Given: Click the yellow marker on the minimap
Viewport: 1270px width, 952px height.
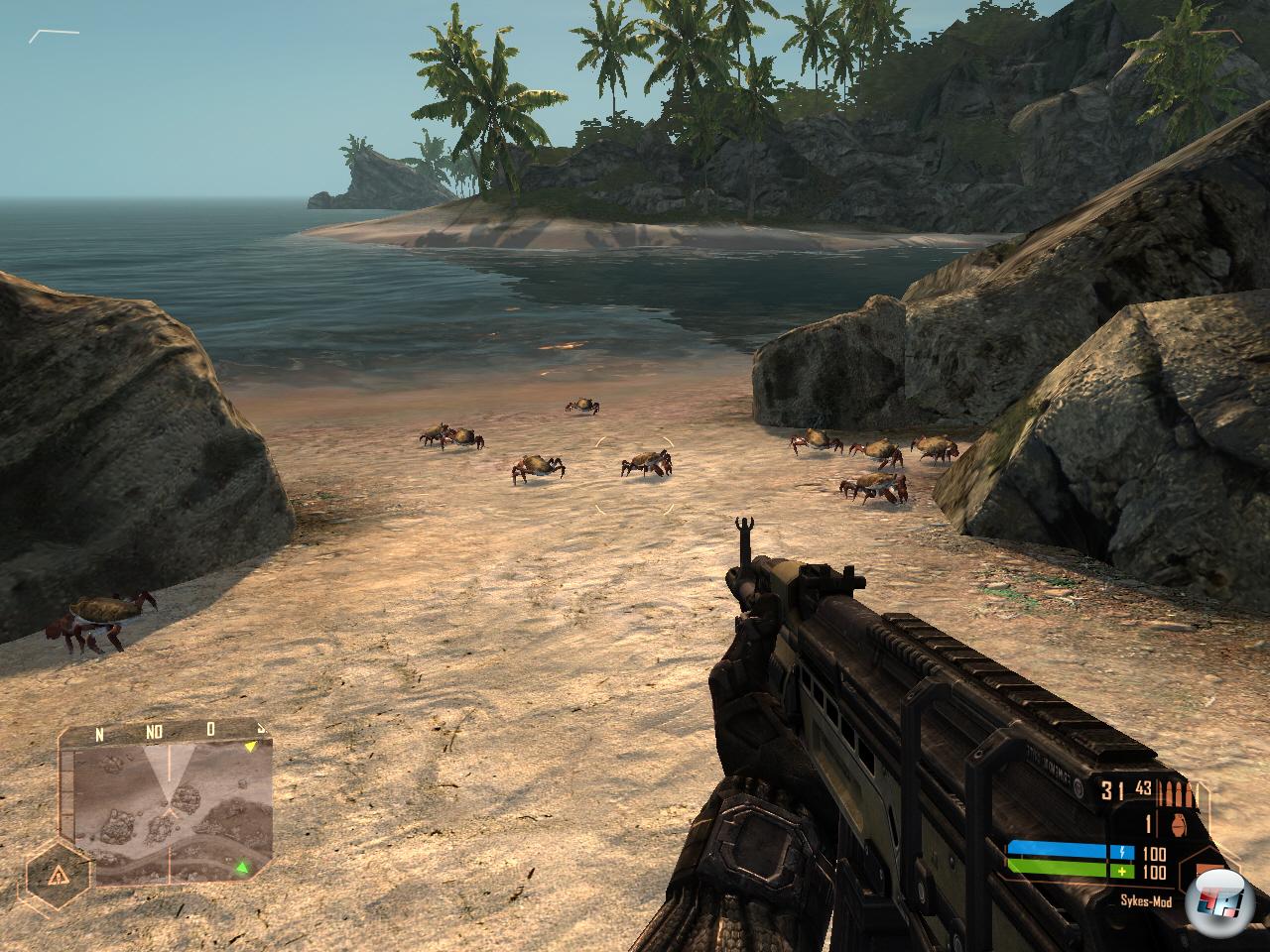Looking at the screenshot, I should point(252,746).
